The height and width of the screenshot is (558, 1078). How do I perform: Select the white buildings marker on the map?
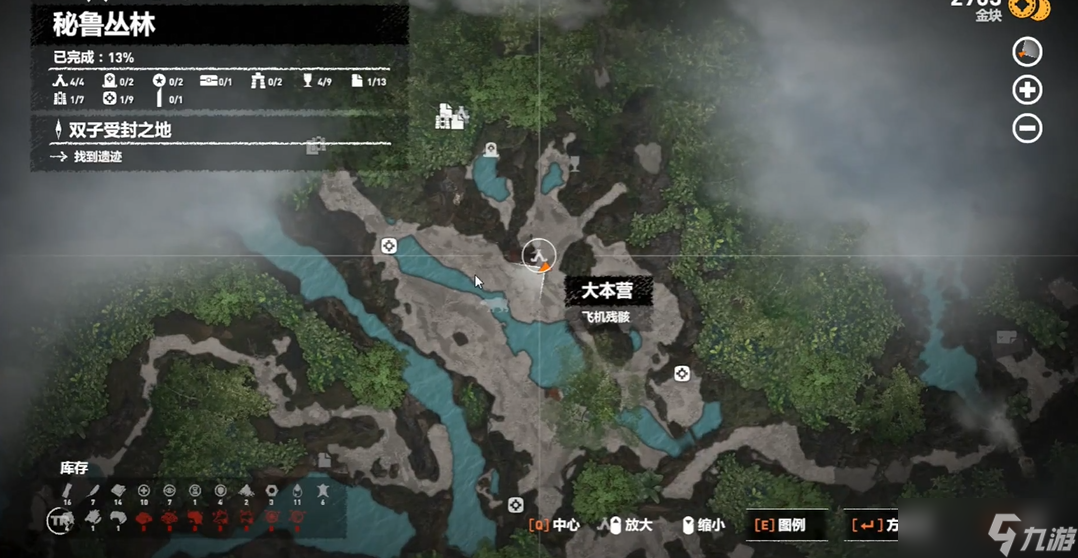pos(451,117)
